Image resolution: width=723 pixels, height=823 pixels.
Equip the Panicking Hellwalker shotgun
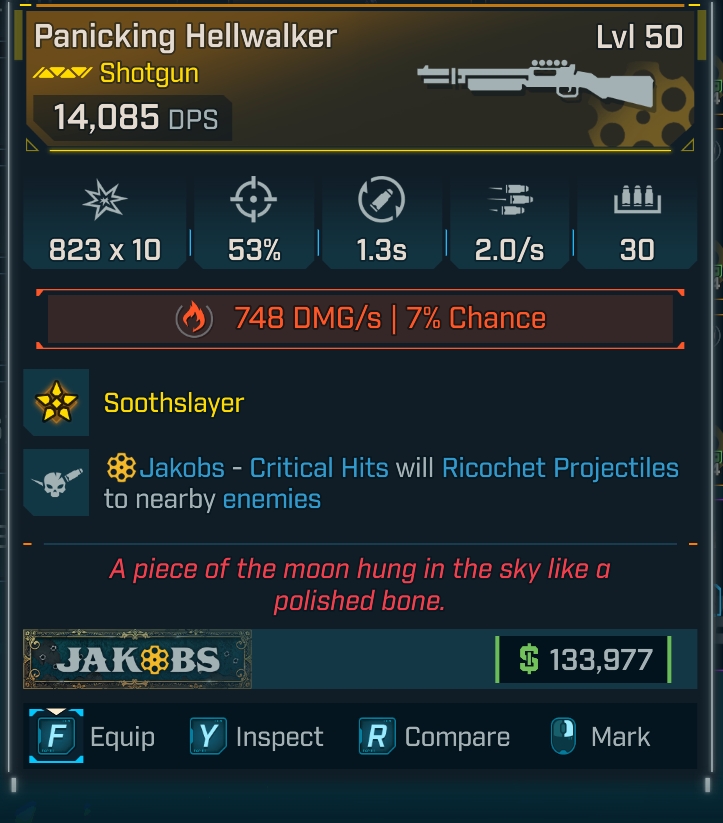click(97, 737)
